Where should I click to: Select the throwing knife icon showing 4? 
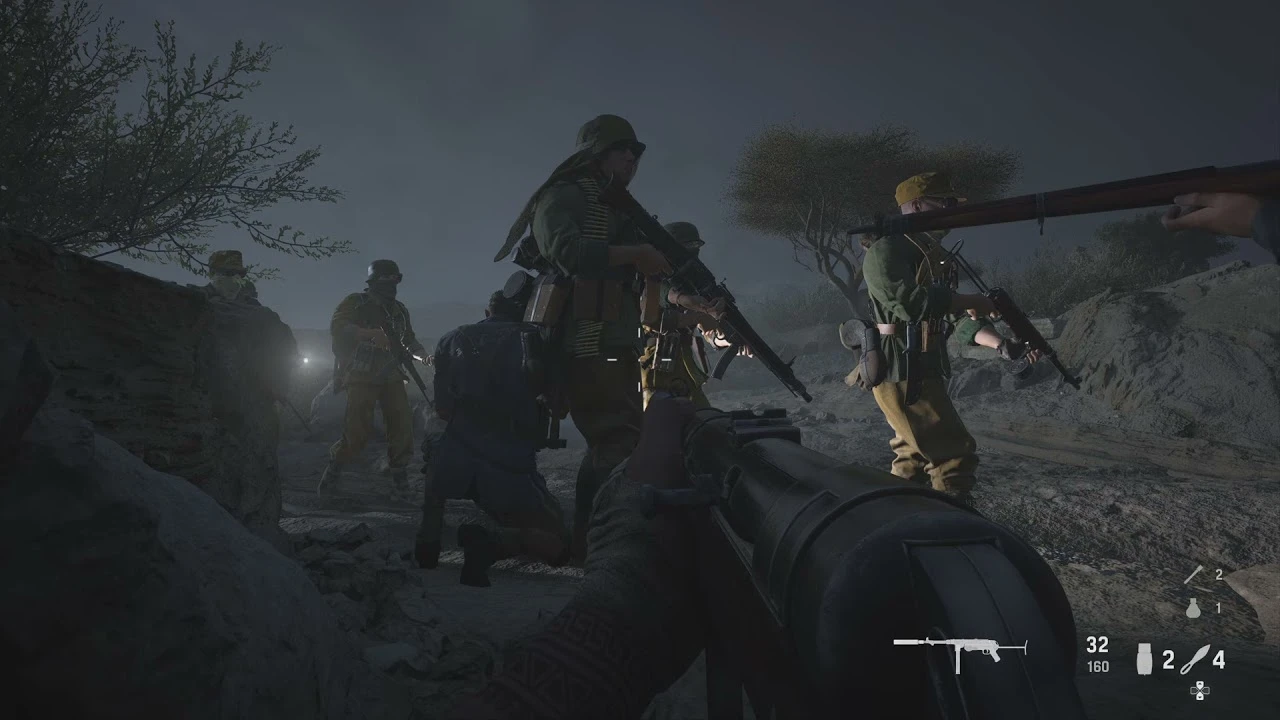(x=1196, y=660)
